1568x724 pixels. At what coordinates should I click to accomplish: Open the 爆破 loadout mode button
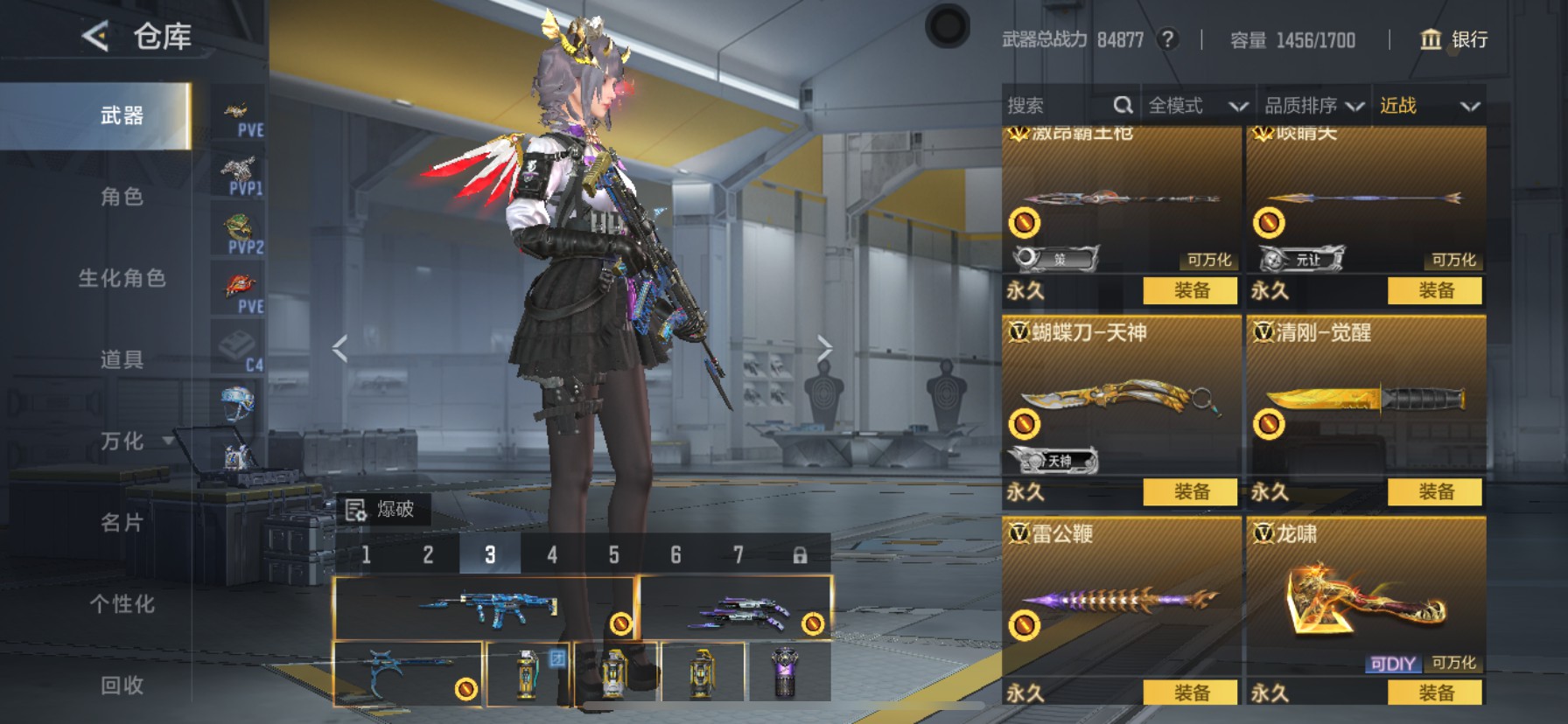[x=383, y=509]
